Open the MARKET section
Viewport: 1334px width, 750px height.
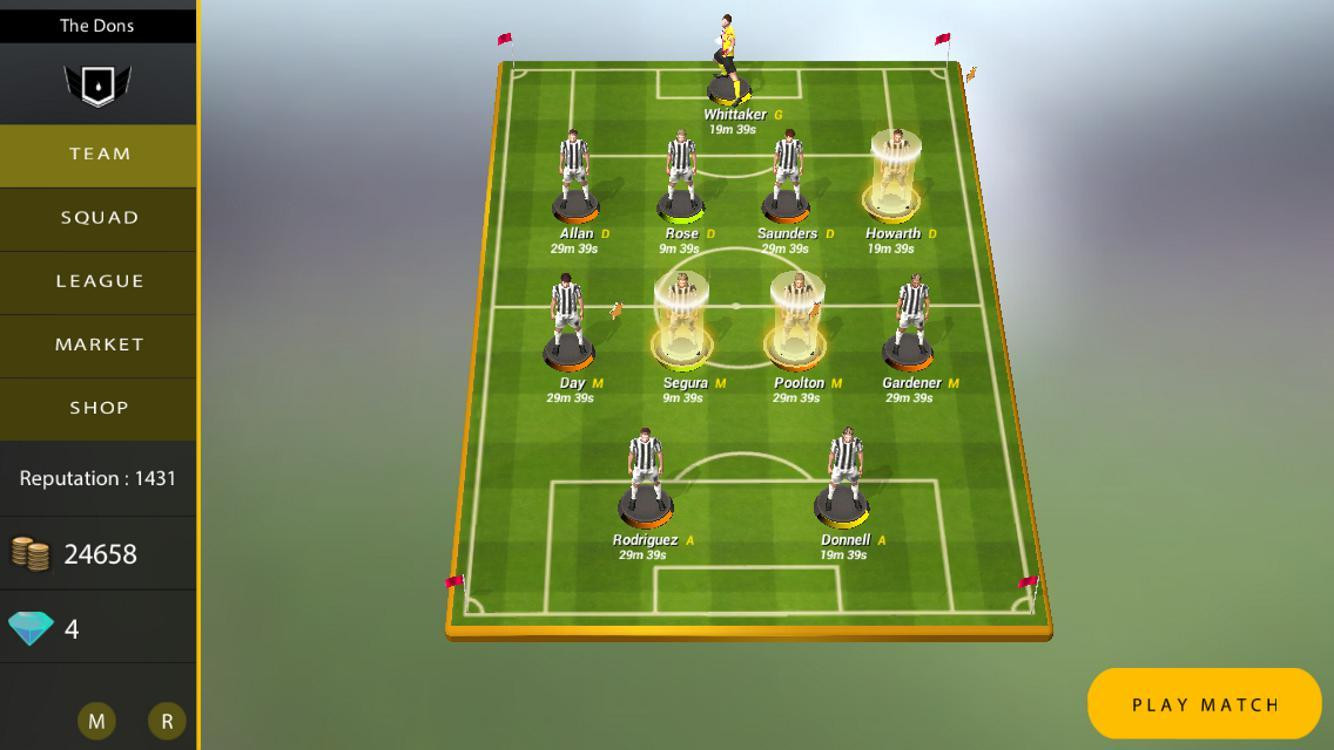pos(97,344)
